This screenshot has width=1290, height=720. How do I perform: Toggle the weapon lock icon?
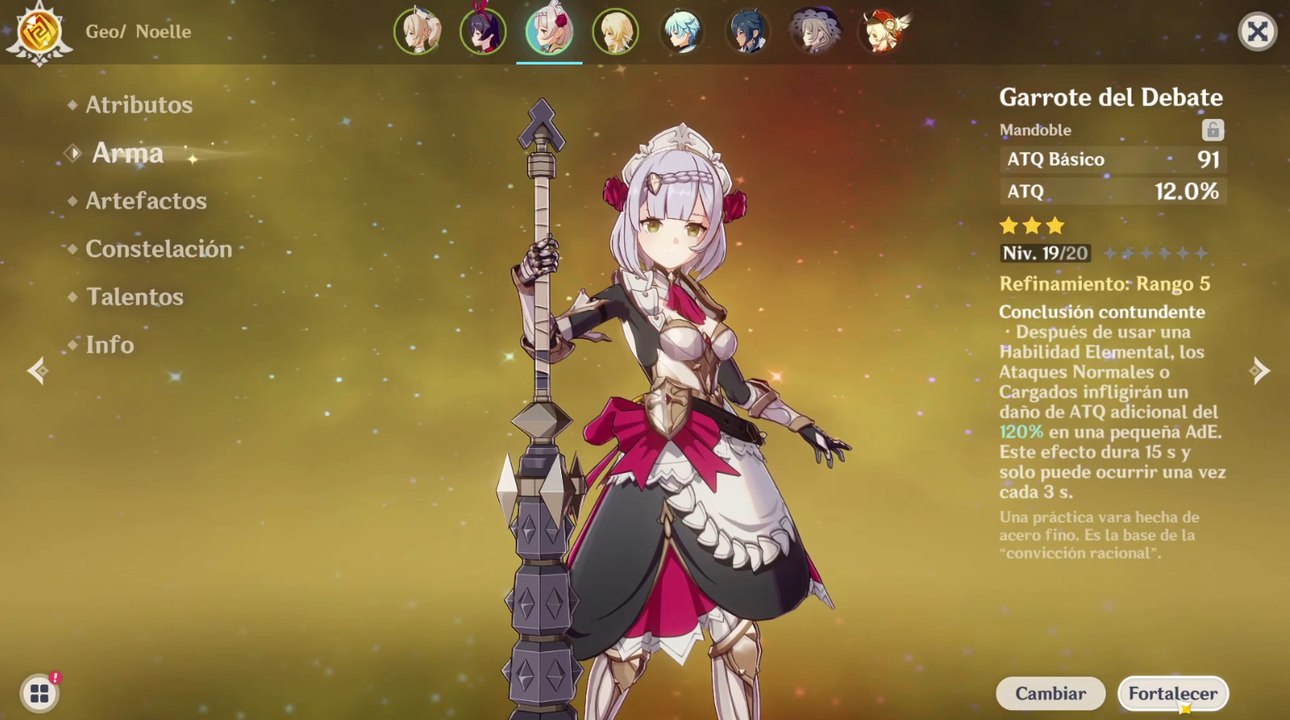tap(1212, 130)
